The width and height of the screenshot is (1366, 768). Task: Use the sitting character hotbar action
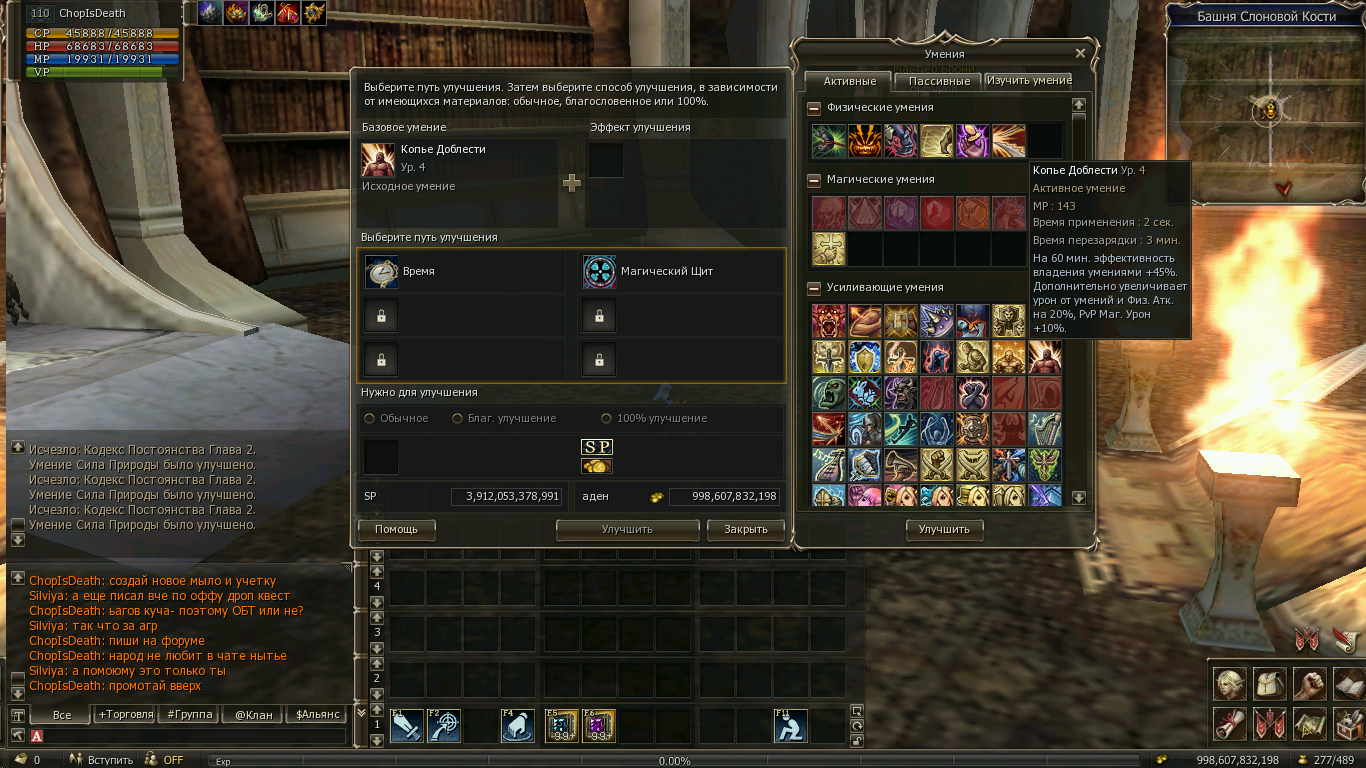[x=789, y=727]
